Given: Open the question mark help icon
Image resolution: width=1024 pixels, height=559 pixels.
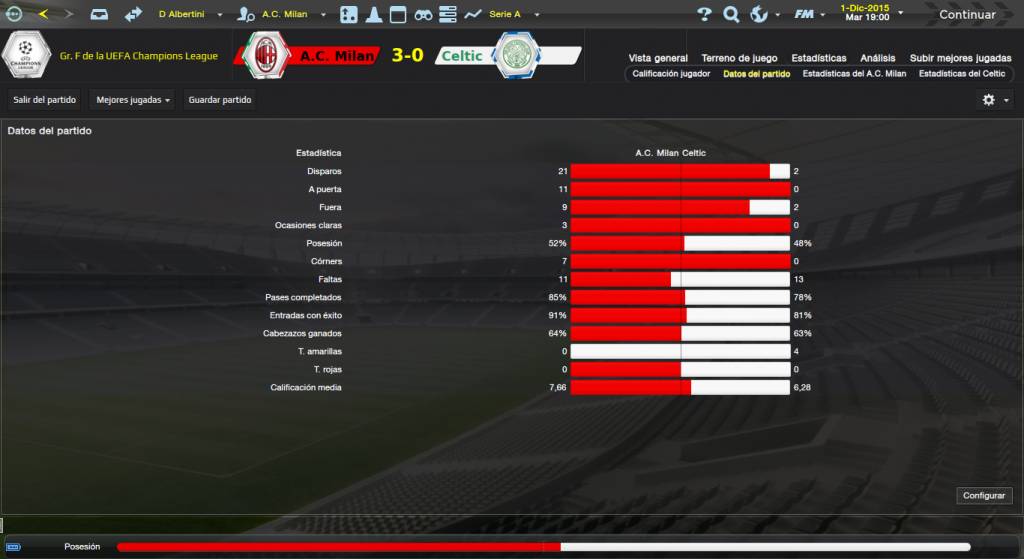Looking at the screenshot, I should click(x=704, y=14).
